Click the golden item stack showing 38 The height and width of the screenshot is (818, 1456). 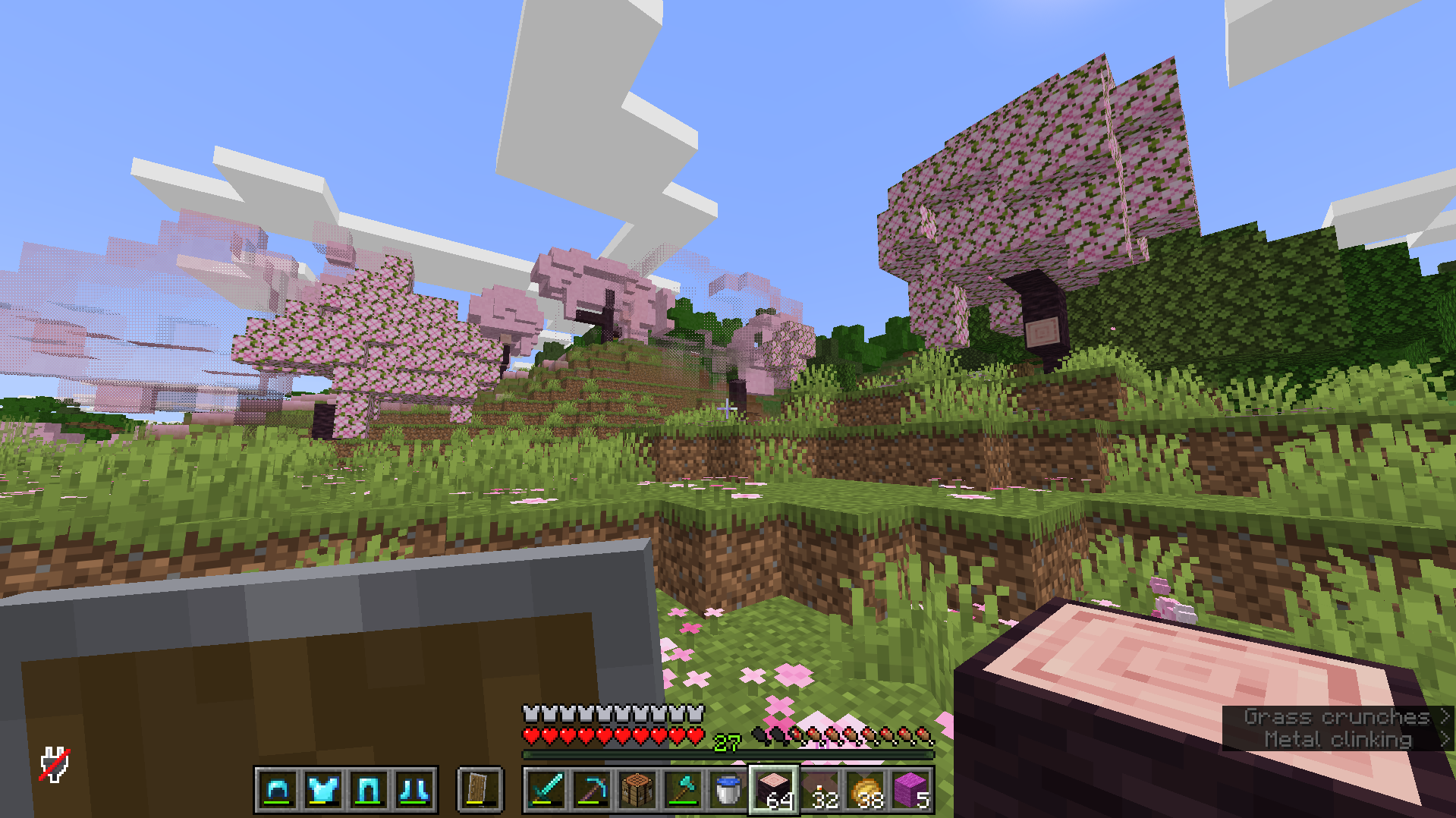865,789
